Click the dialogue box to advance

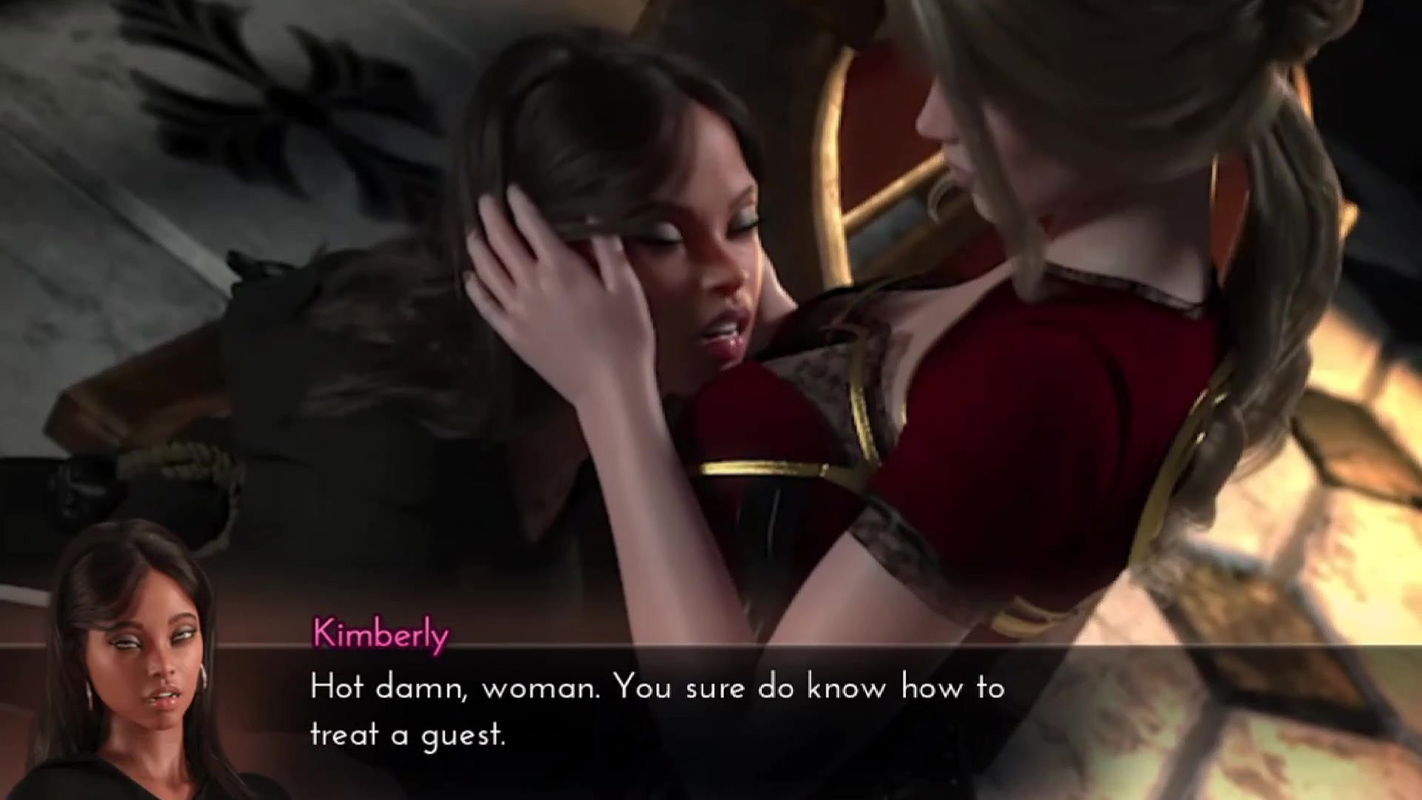click(700, 710)
